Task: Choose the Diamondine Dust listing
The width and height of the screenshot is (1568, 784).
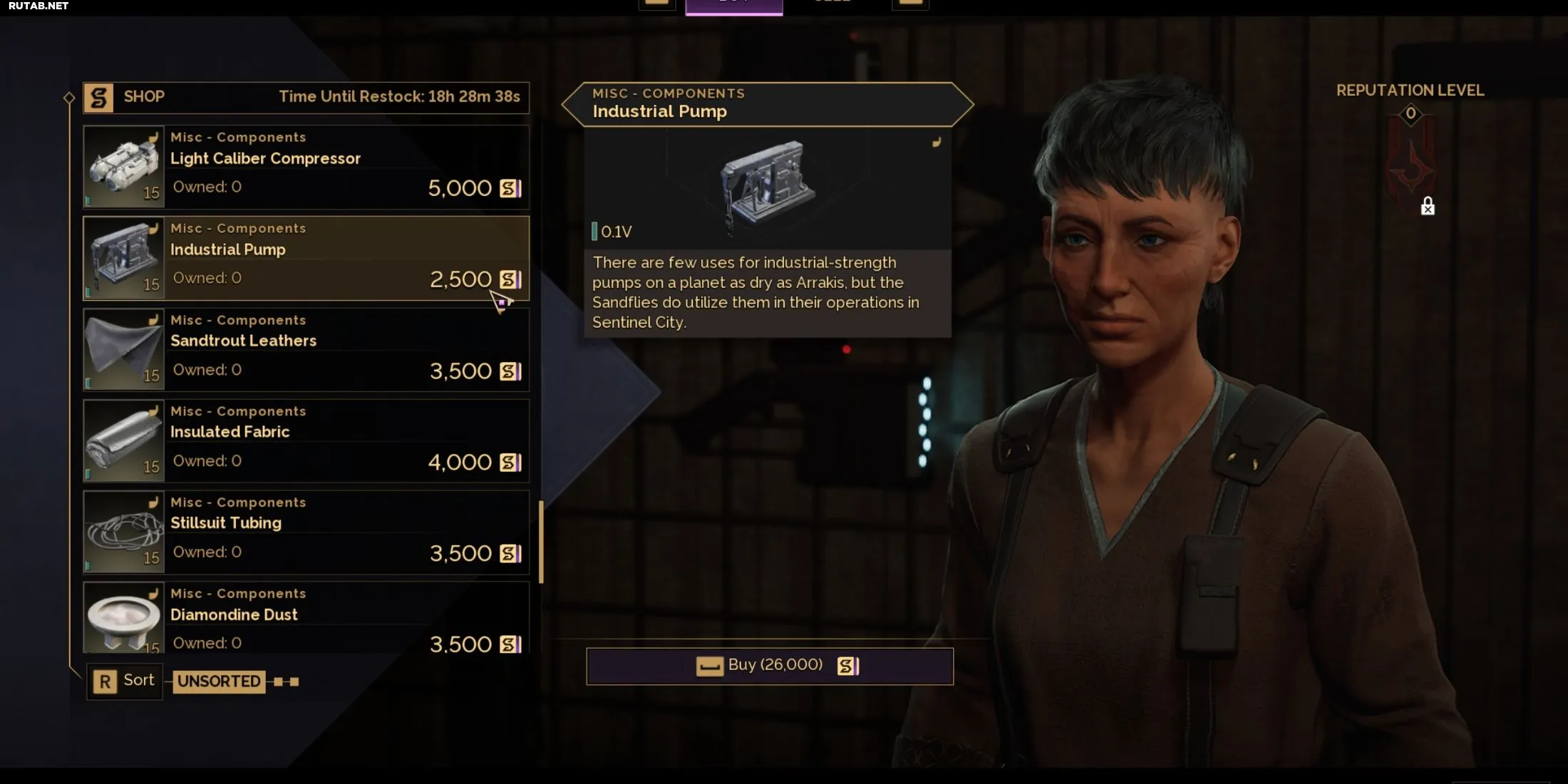Action: pyautogui.click(x=306, y=617)
